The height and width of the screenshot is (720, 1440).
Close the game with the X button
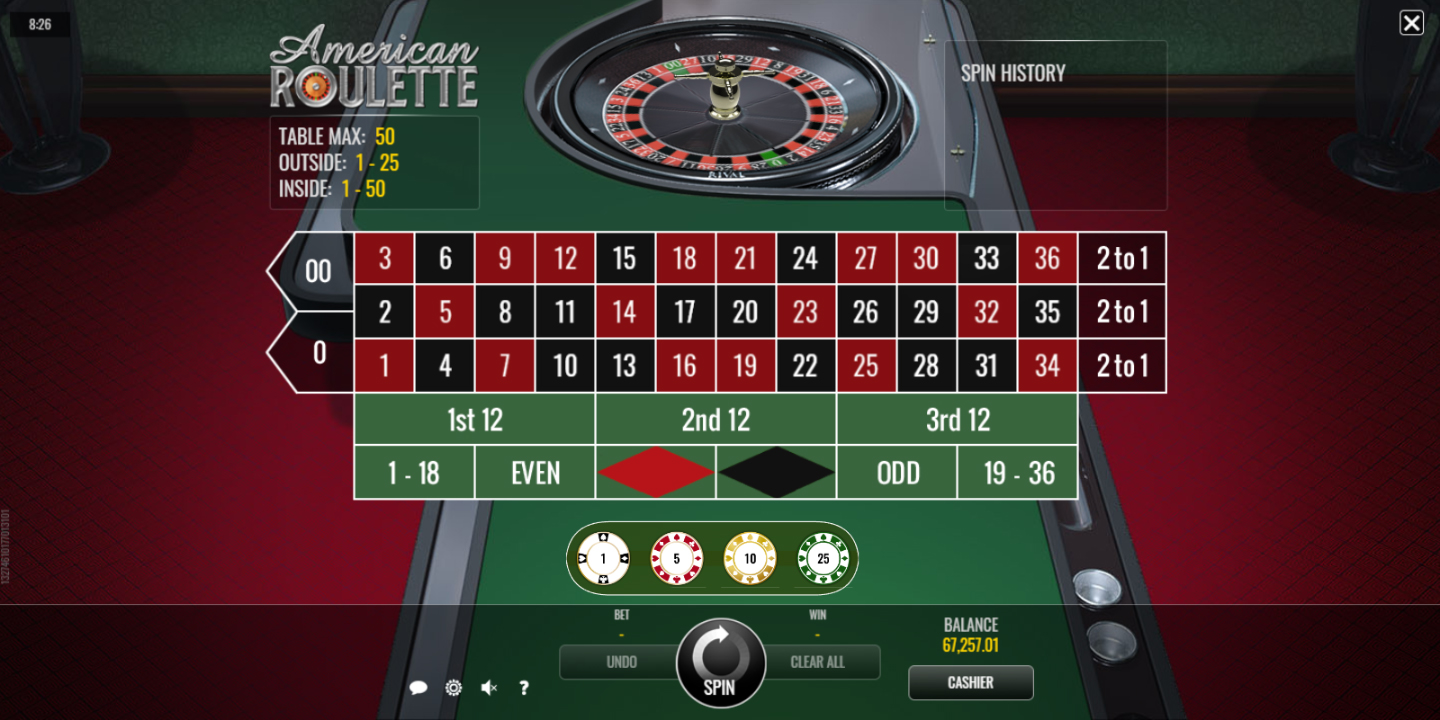pyautogui.click(x=1411, y=23)
